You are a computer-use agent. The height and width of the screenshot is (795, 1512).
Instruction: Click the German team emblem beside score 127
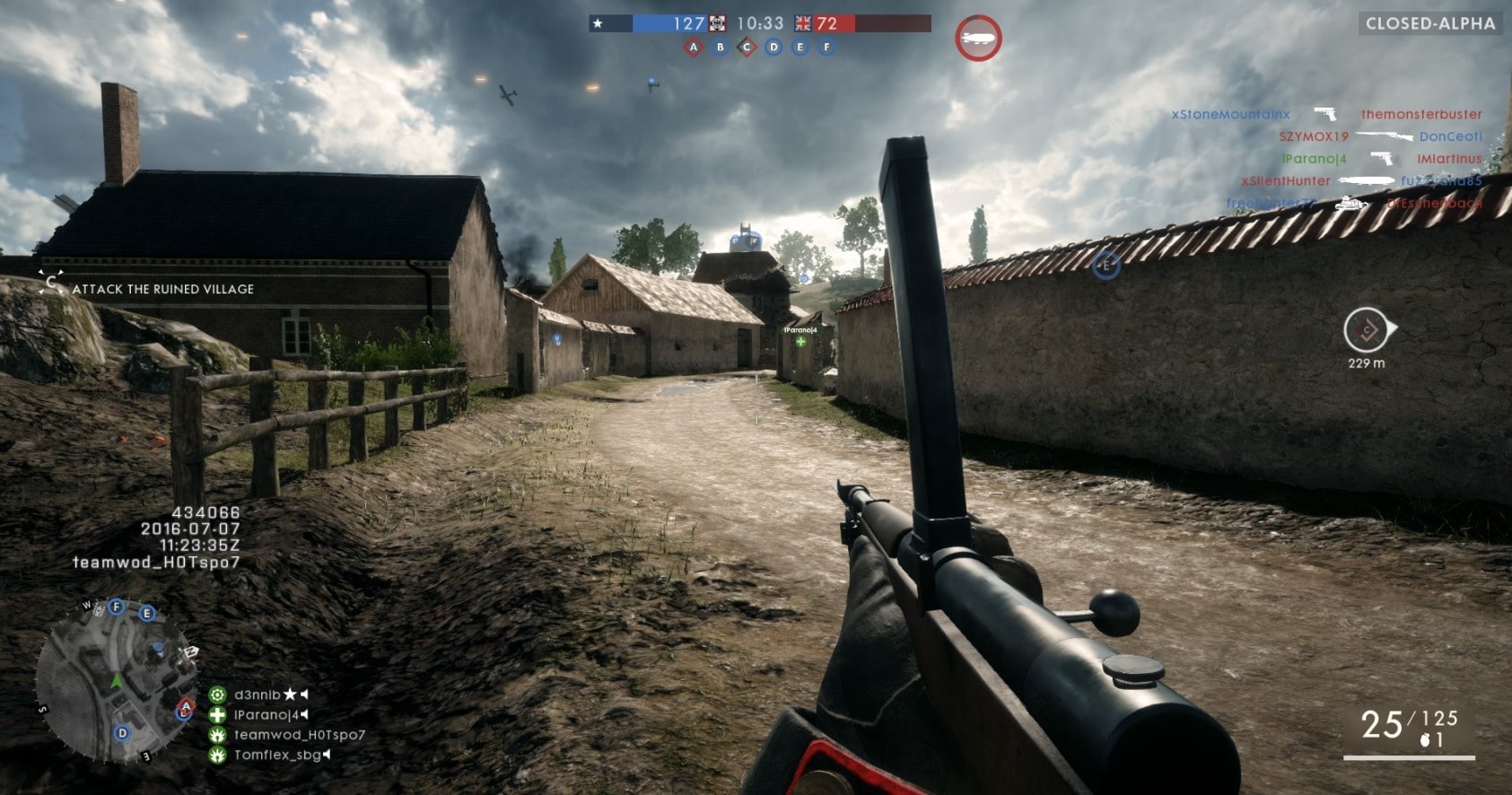coord(718,23)
